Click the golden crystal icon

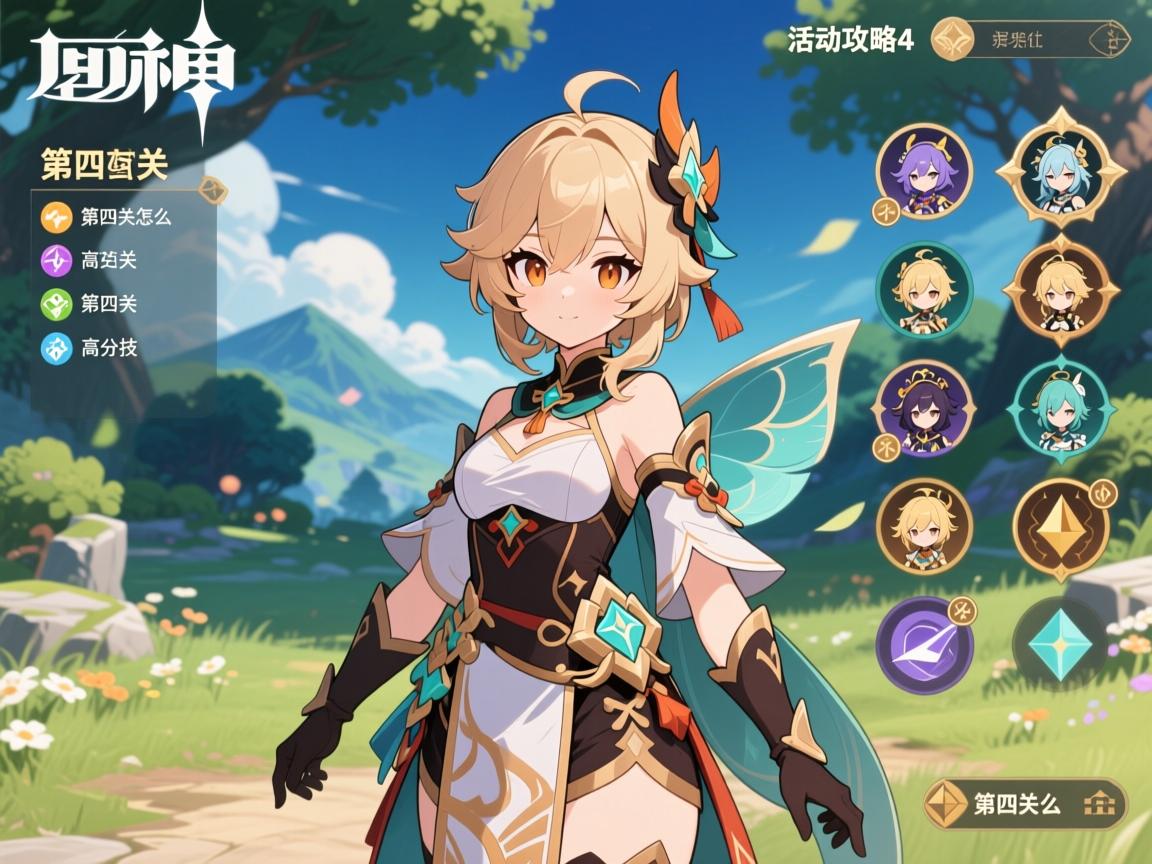(x=1061, y=529)
